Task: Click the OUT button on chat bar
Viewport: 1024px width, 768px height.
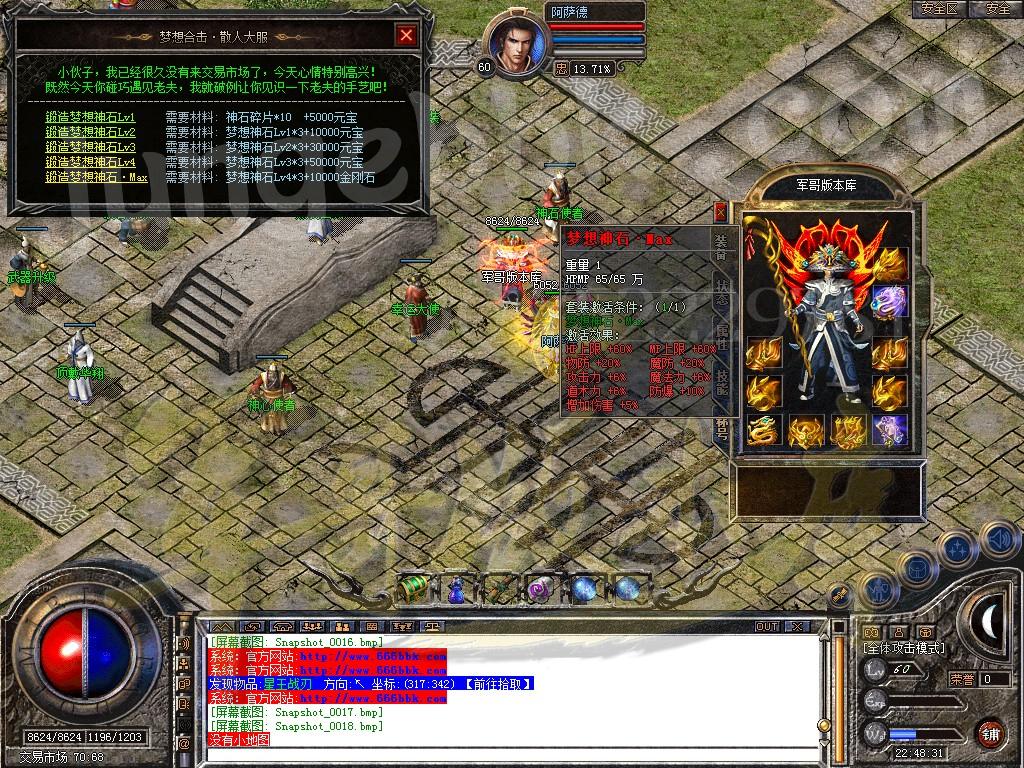Action: tap(767, 626)
